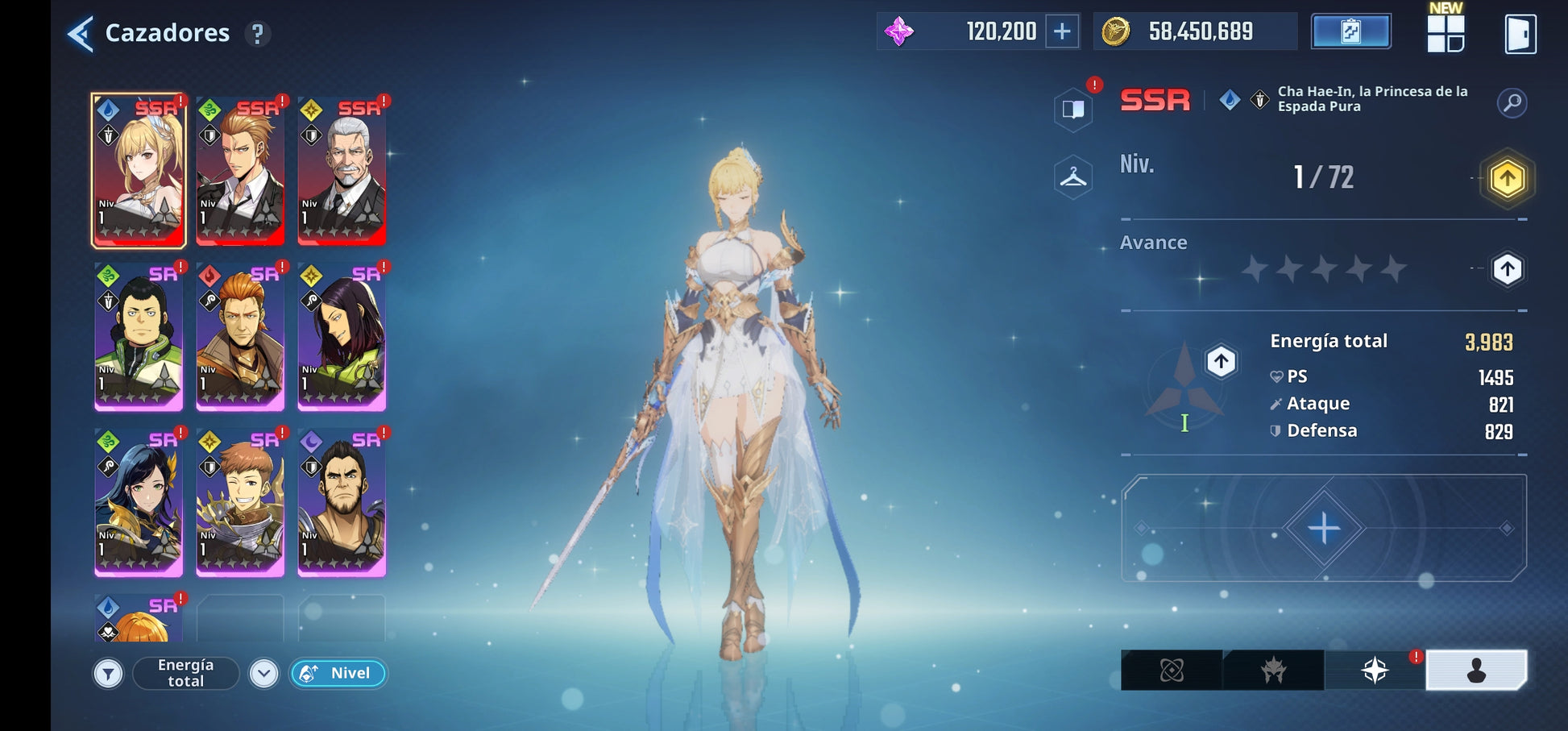The image size is (1568, 731).
Task: Open the costume hanger icon
Action: click(x=1073, y=177)
